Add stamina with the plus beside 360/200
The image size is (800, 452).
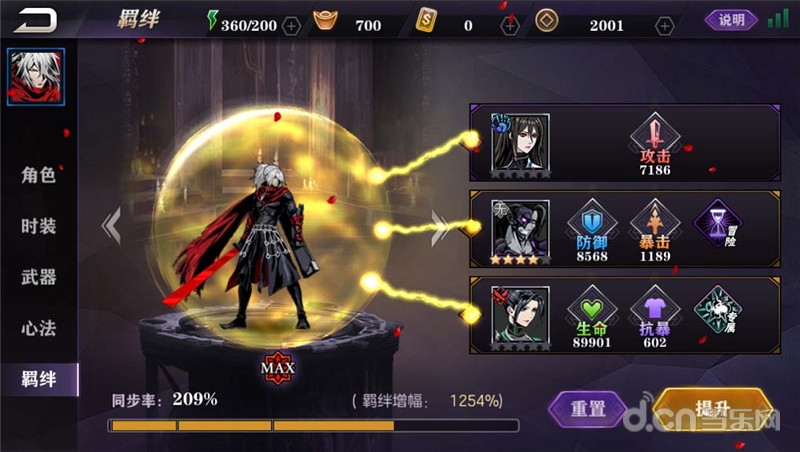click(291, 25)
